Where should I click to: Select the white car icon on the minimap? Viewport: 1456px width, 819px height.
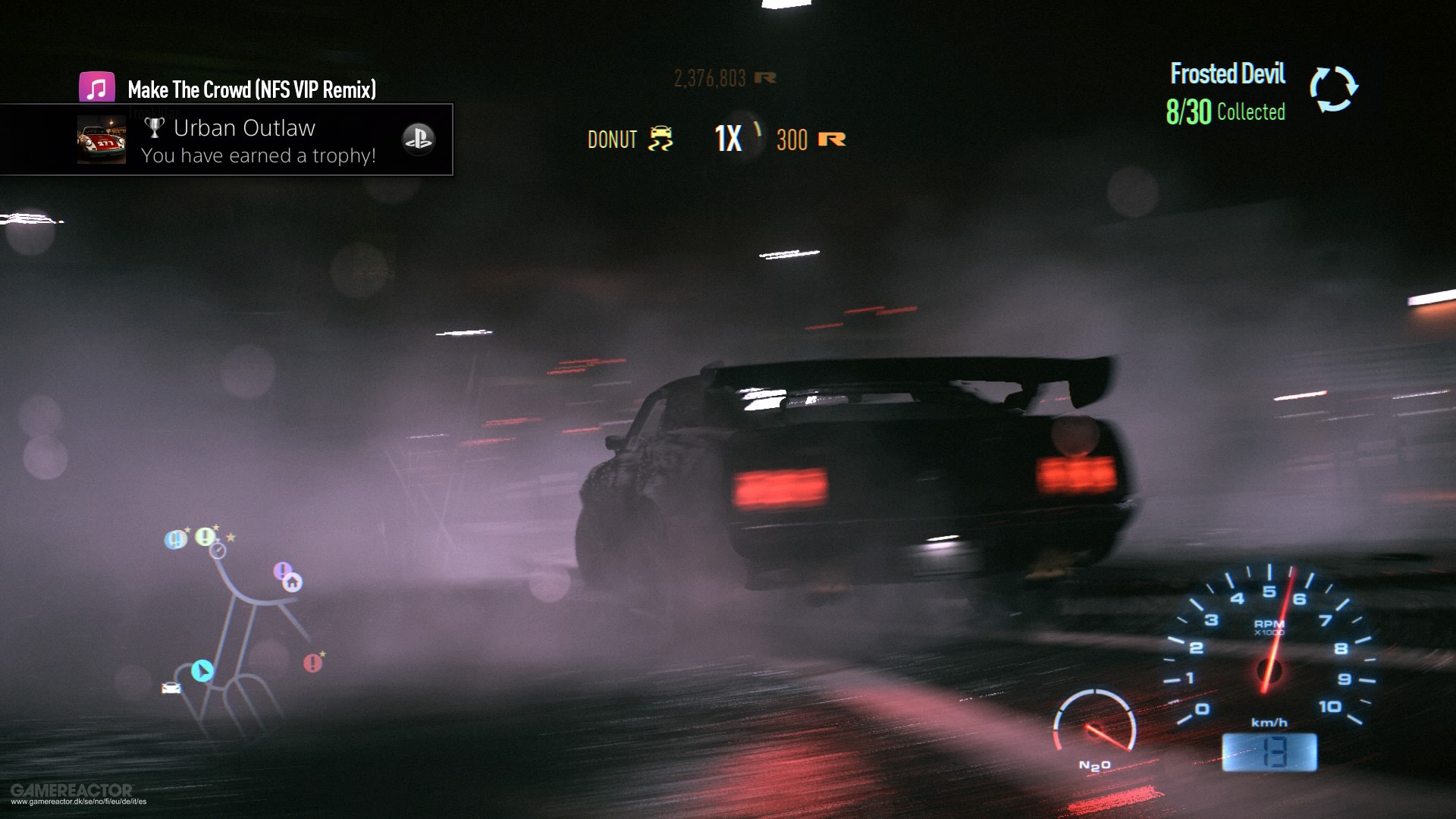171,689
